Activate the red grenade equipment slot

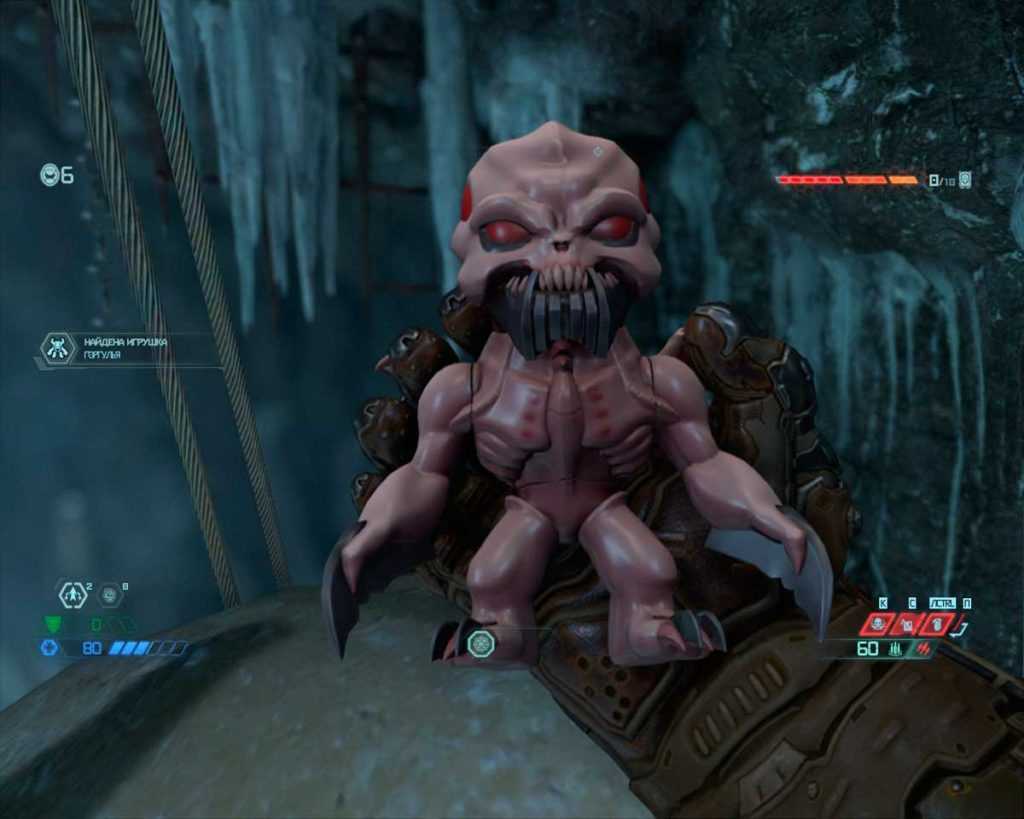pyautogui.click(x=935, y=625)
